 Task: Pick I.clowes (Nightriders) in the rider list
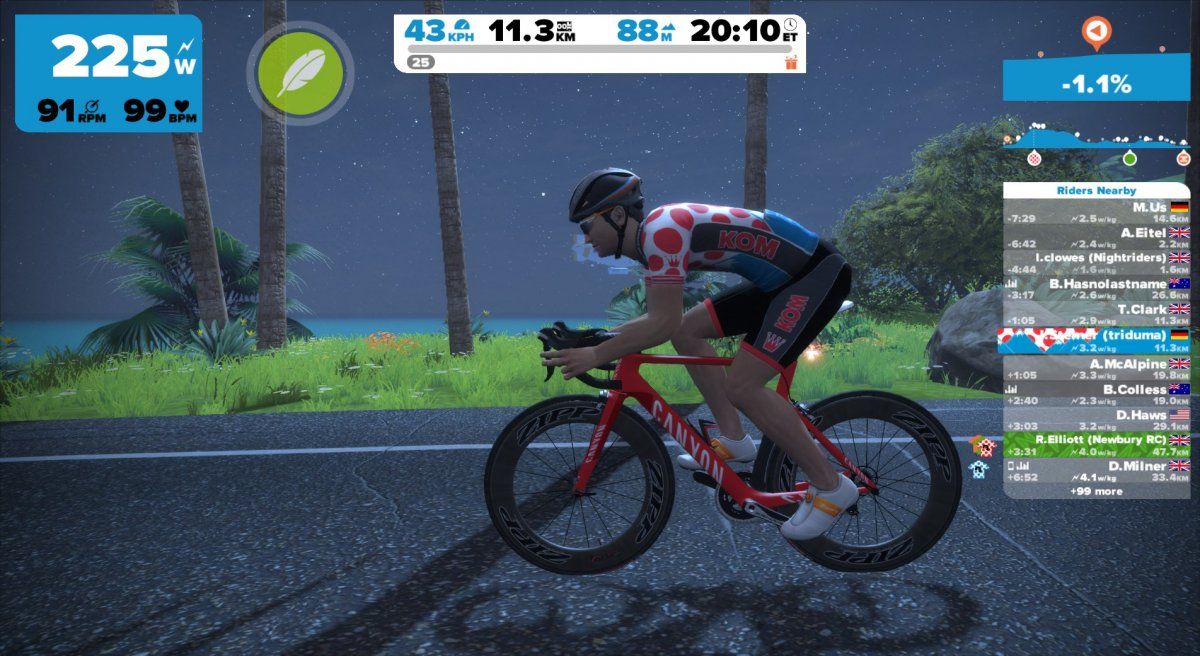pos(1097,263)
